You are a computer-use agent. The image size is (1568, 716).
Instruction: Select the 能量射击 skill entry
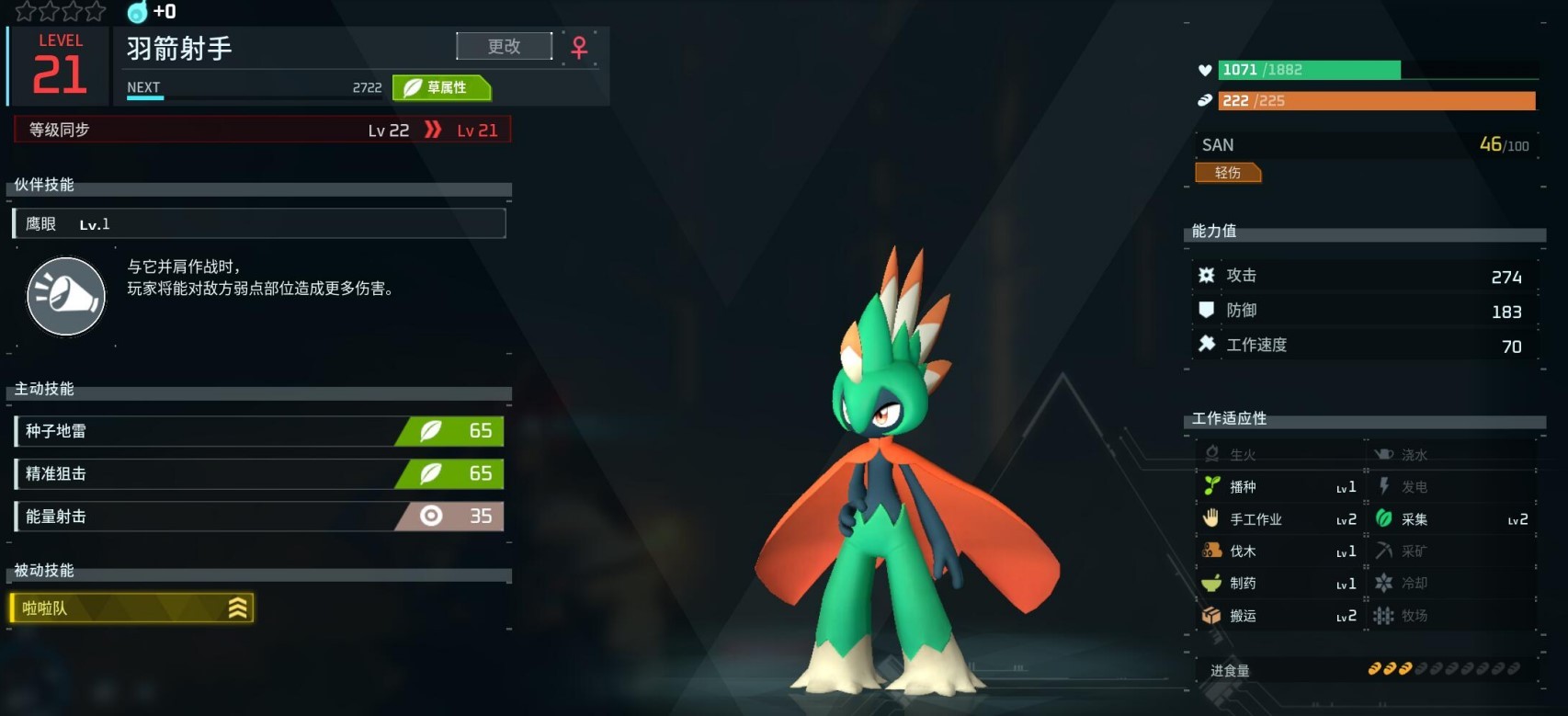point(258,517)
